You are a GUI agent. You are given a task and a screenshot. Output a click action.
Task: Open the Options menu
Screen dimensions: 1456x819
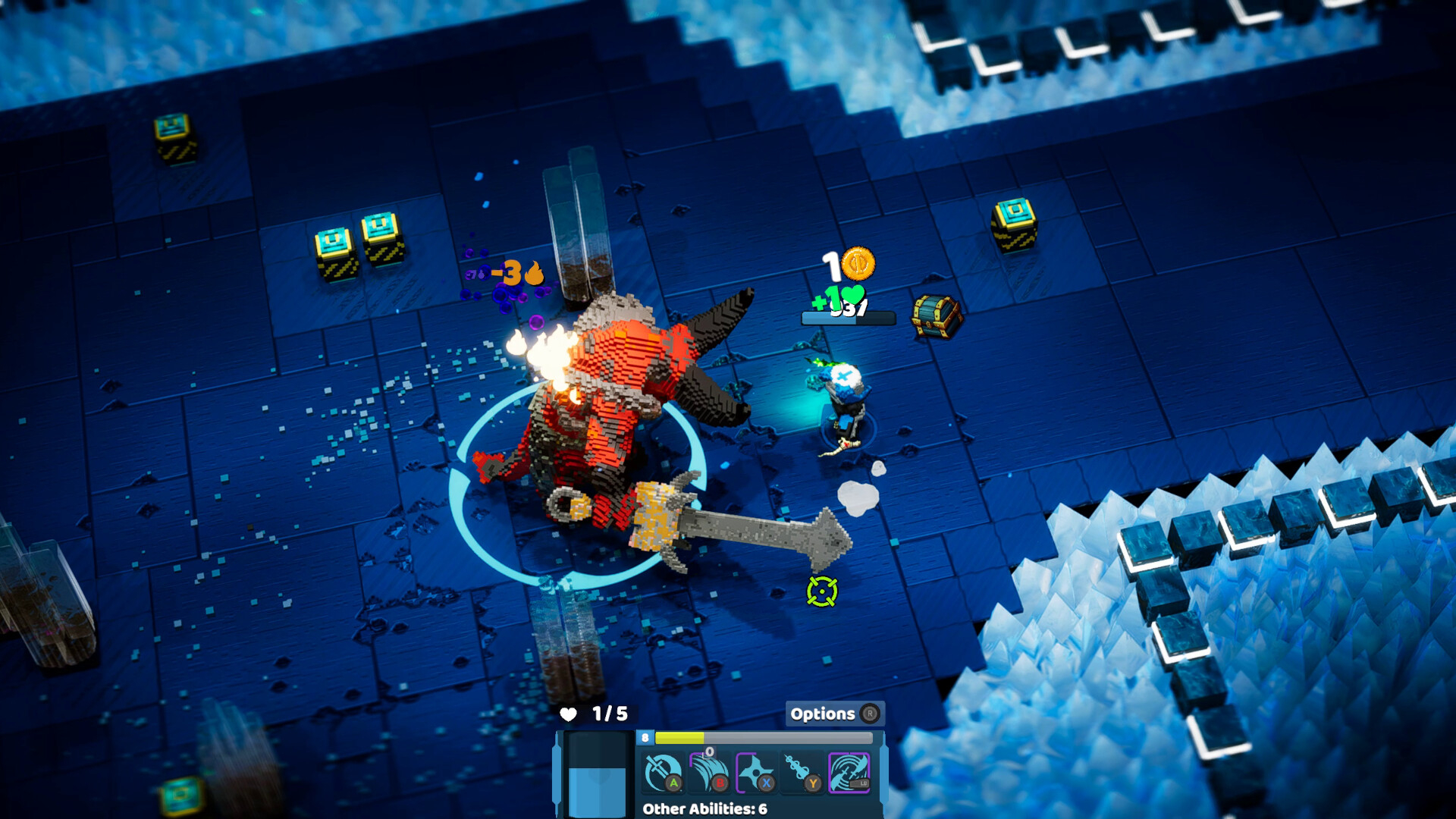(833, 714)
